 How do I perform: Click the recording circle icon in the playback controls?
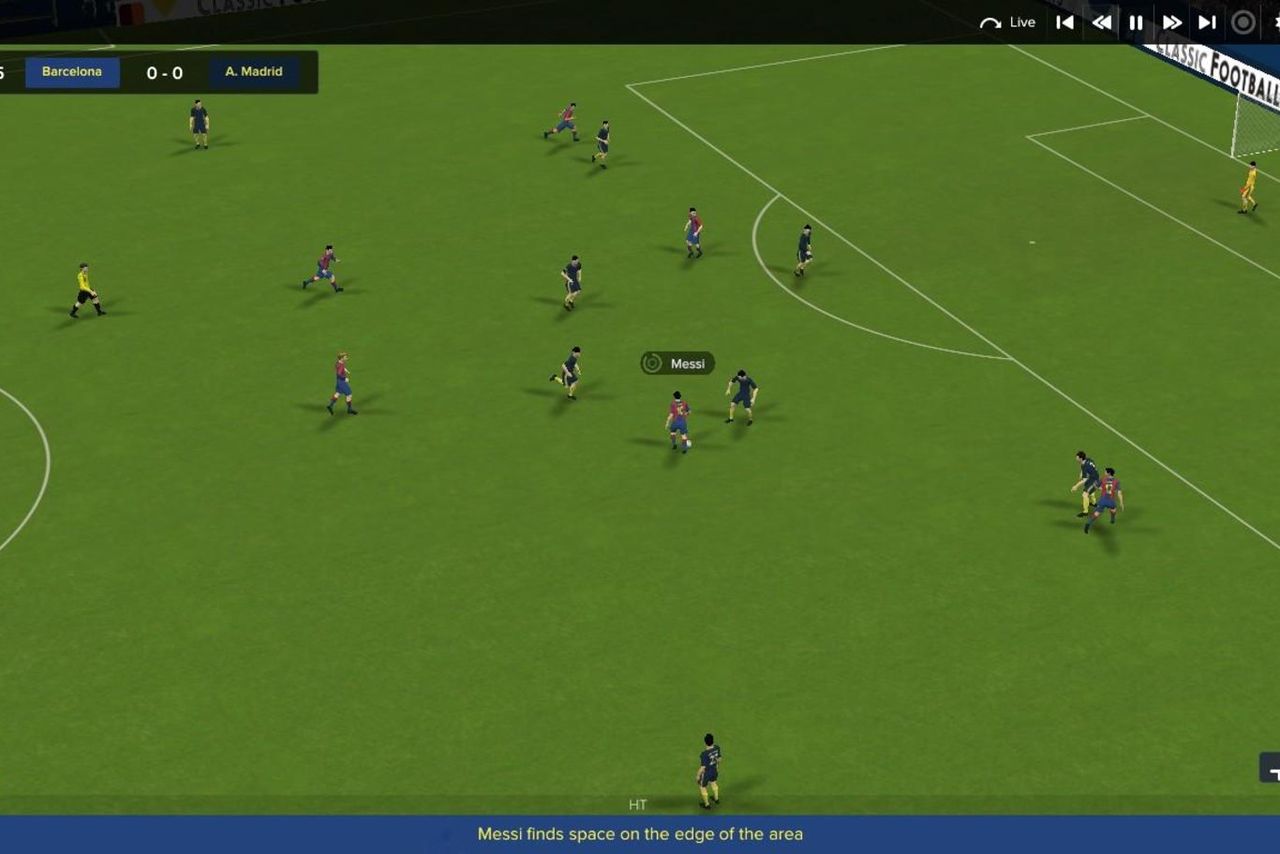1242,21
